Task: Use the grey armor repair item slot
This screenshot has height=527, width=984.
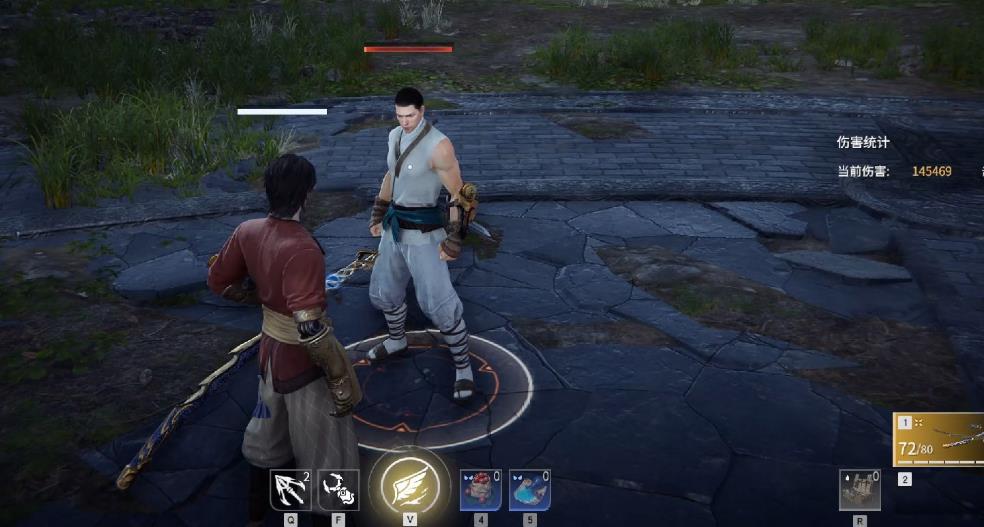Action: tap(859, 490)
